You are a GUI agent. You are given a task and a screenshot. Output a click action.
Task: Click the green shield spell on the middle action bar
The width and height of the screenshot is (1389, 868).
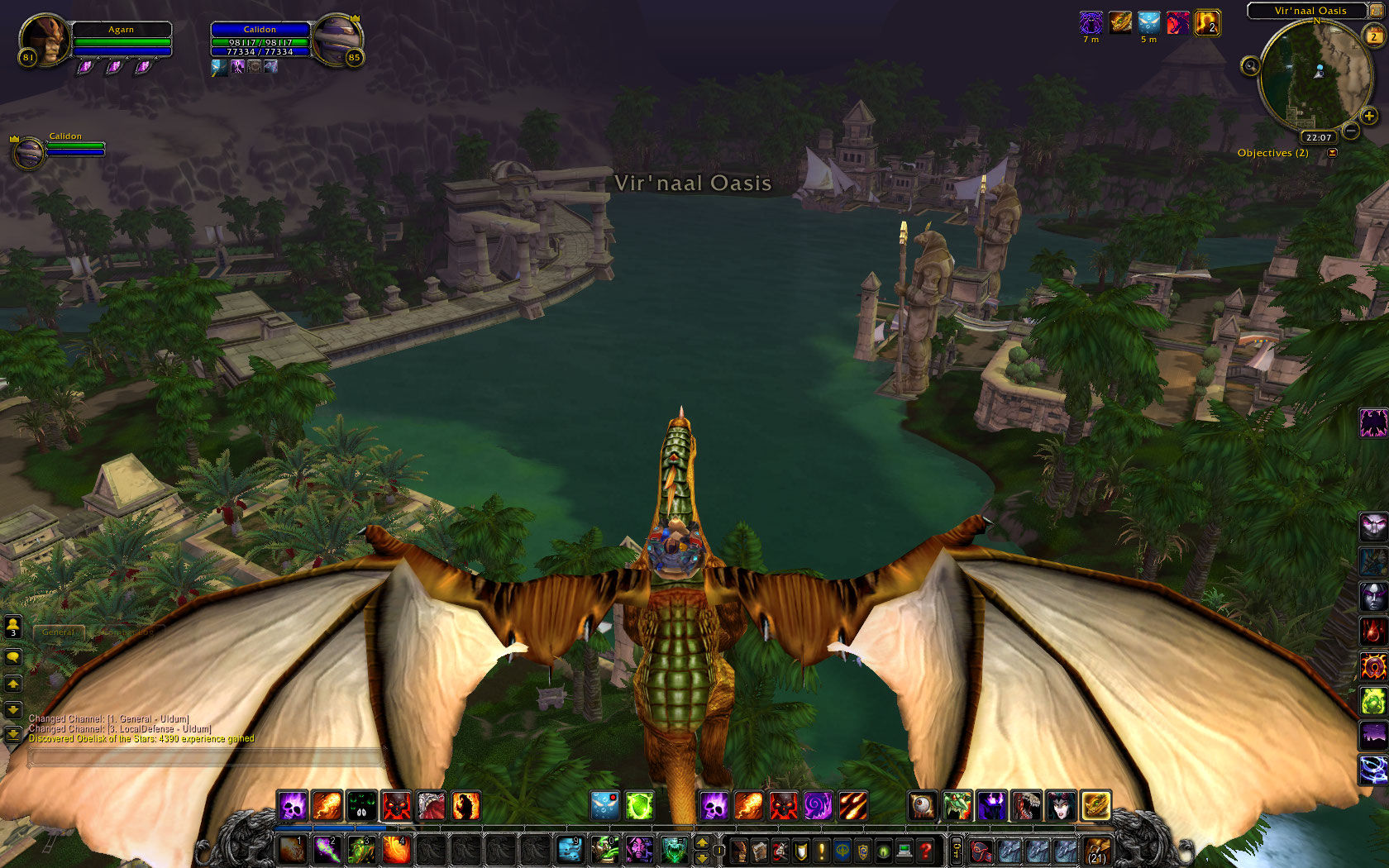[639, 804]
